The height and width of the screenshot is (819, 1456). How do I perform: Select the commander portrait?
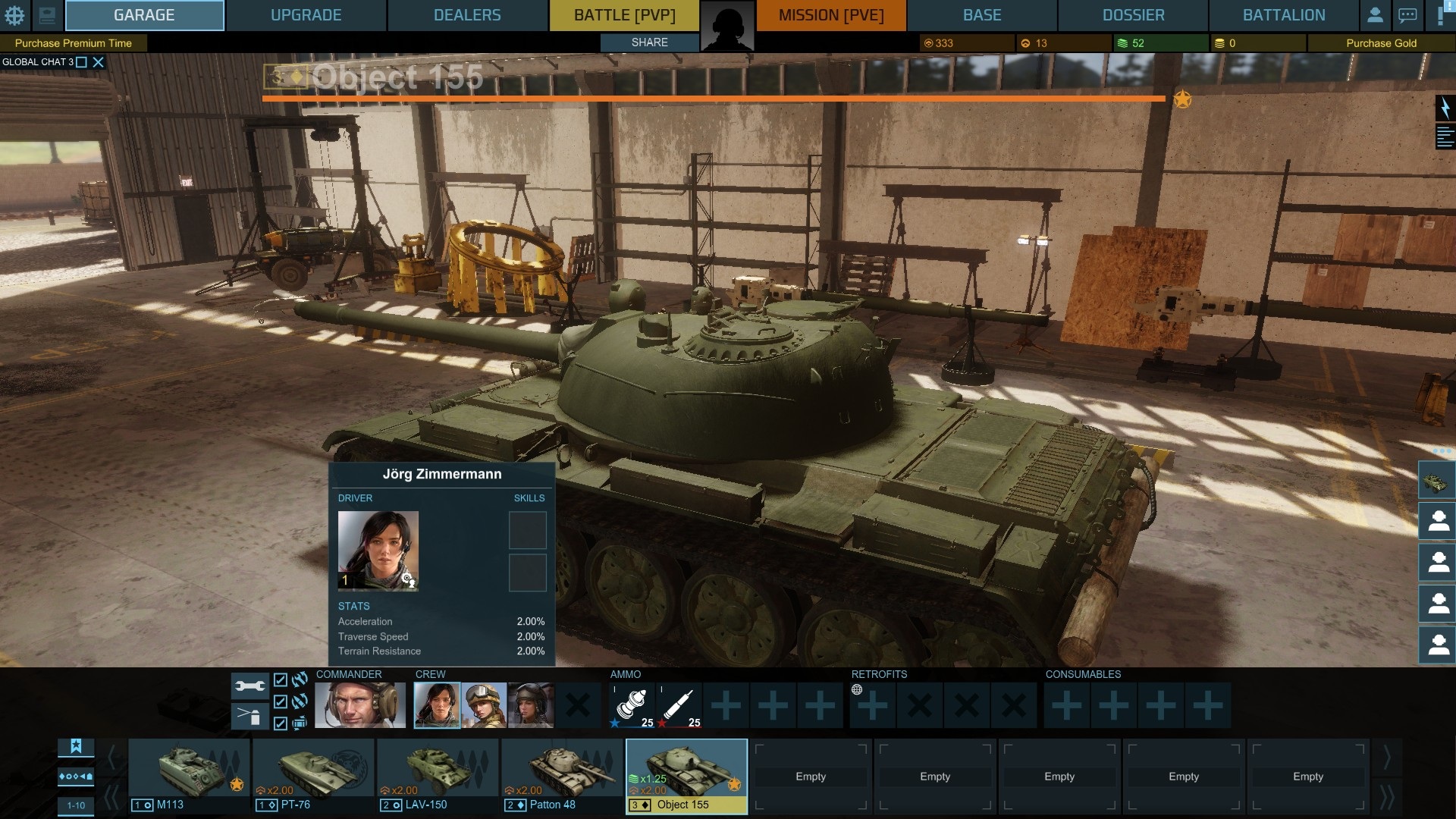(x=359, y=705)
